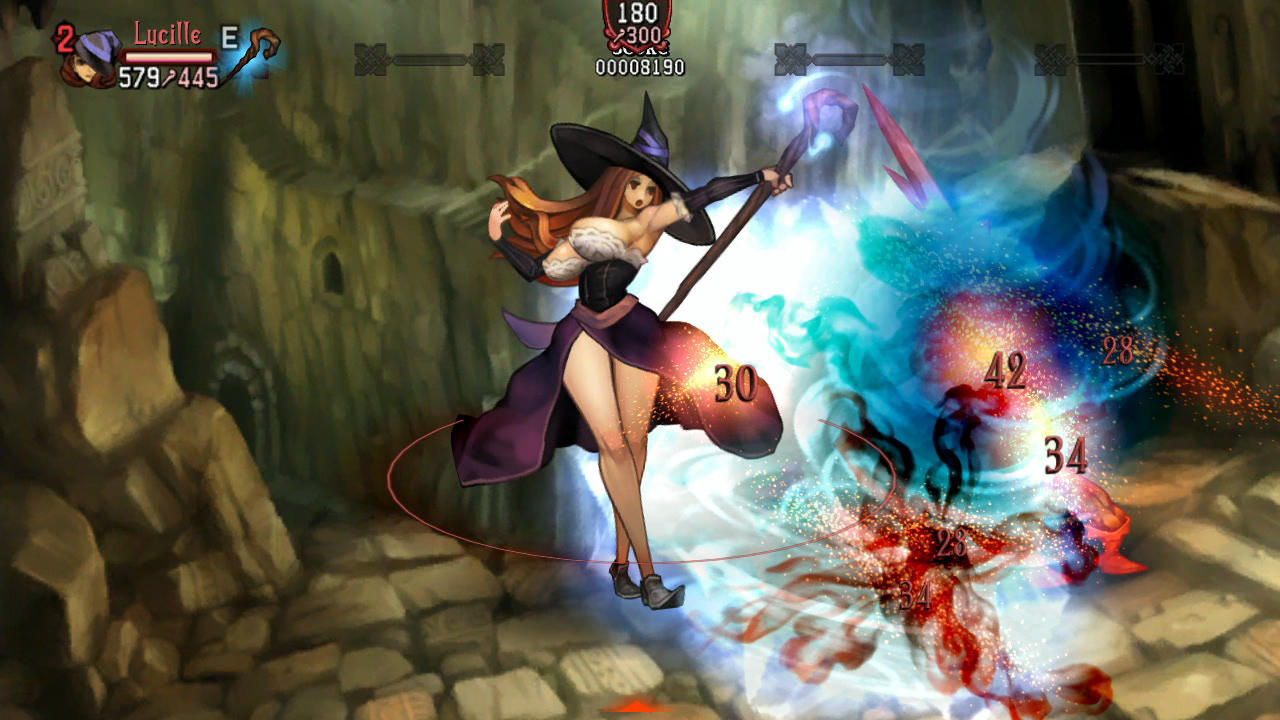Select the SCORE label under the shield
The width and height of the screenshot is (1280, 720).
tap(638, 50)
